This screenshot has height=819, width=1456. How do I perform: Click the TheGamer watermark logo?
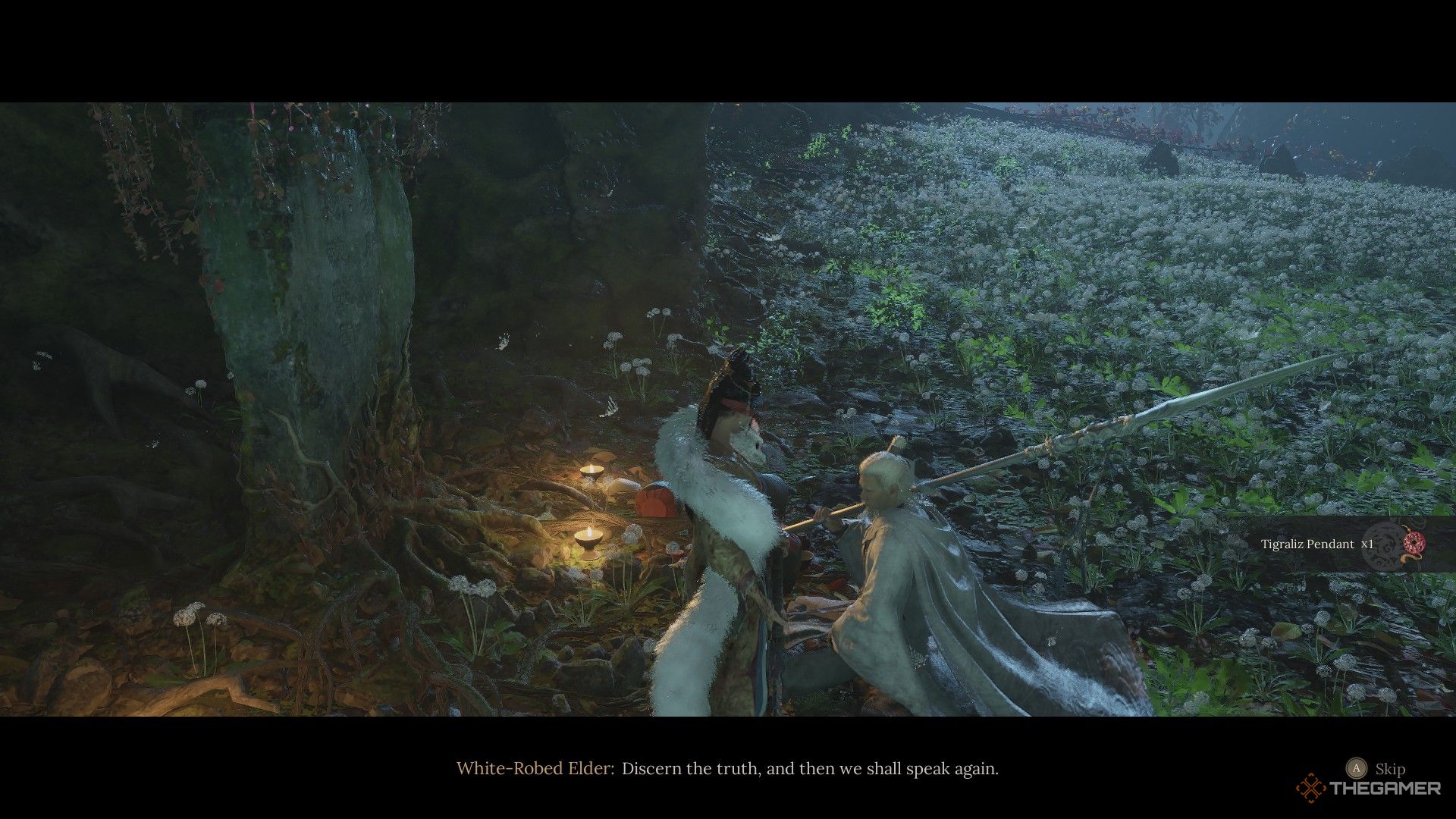coord(1369,788)
